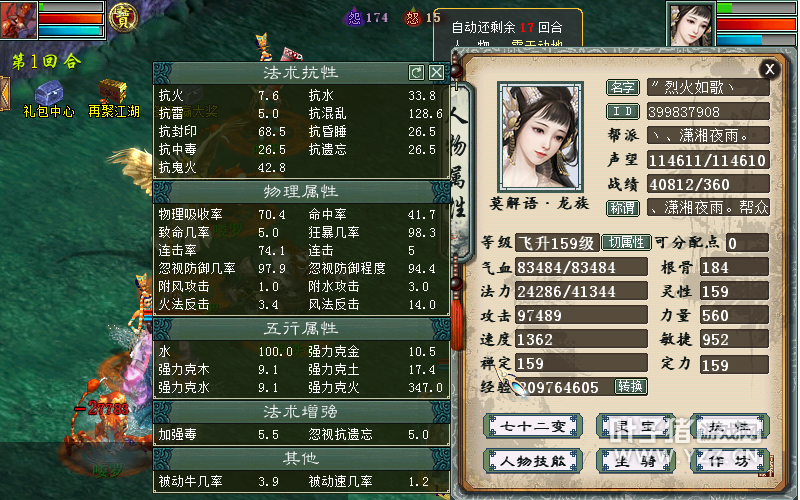Open the 作坊 workshop panel
800x500 pixels.
[731, 461]
